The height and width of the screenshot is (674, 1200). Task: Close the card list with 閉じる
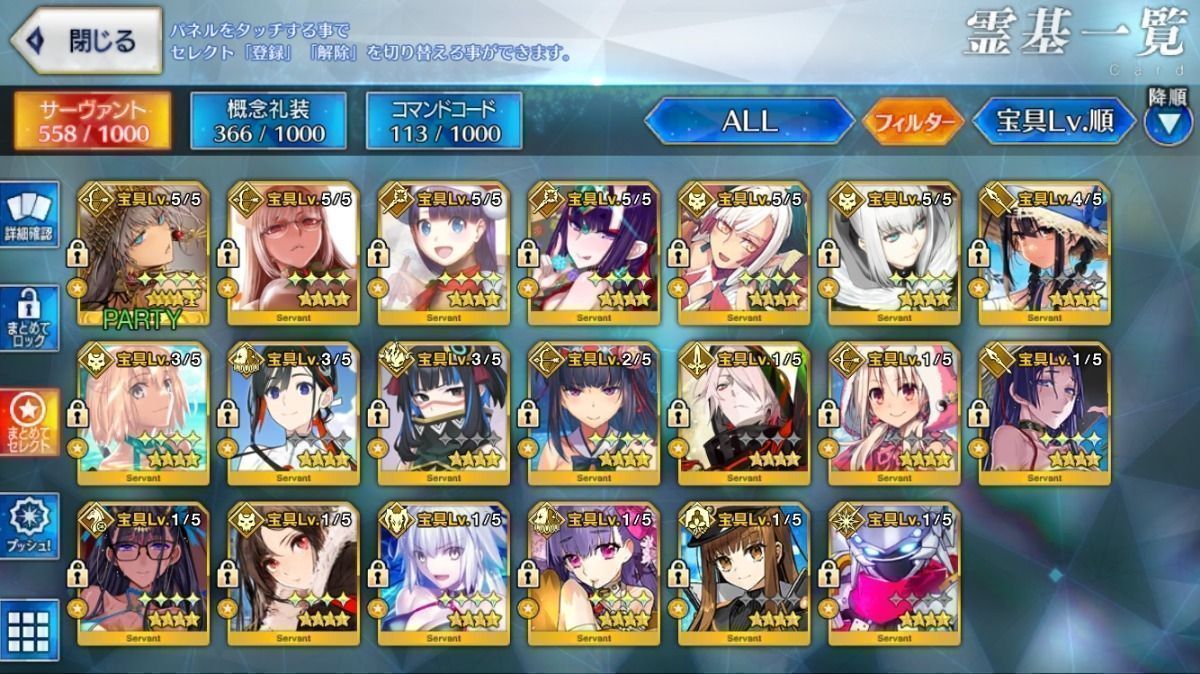(87, 41)
